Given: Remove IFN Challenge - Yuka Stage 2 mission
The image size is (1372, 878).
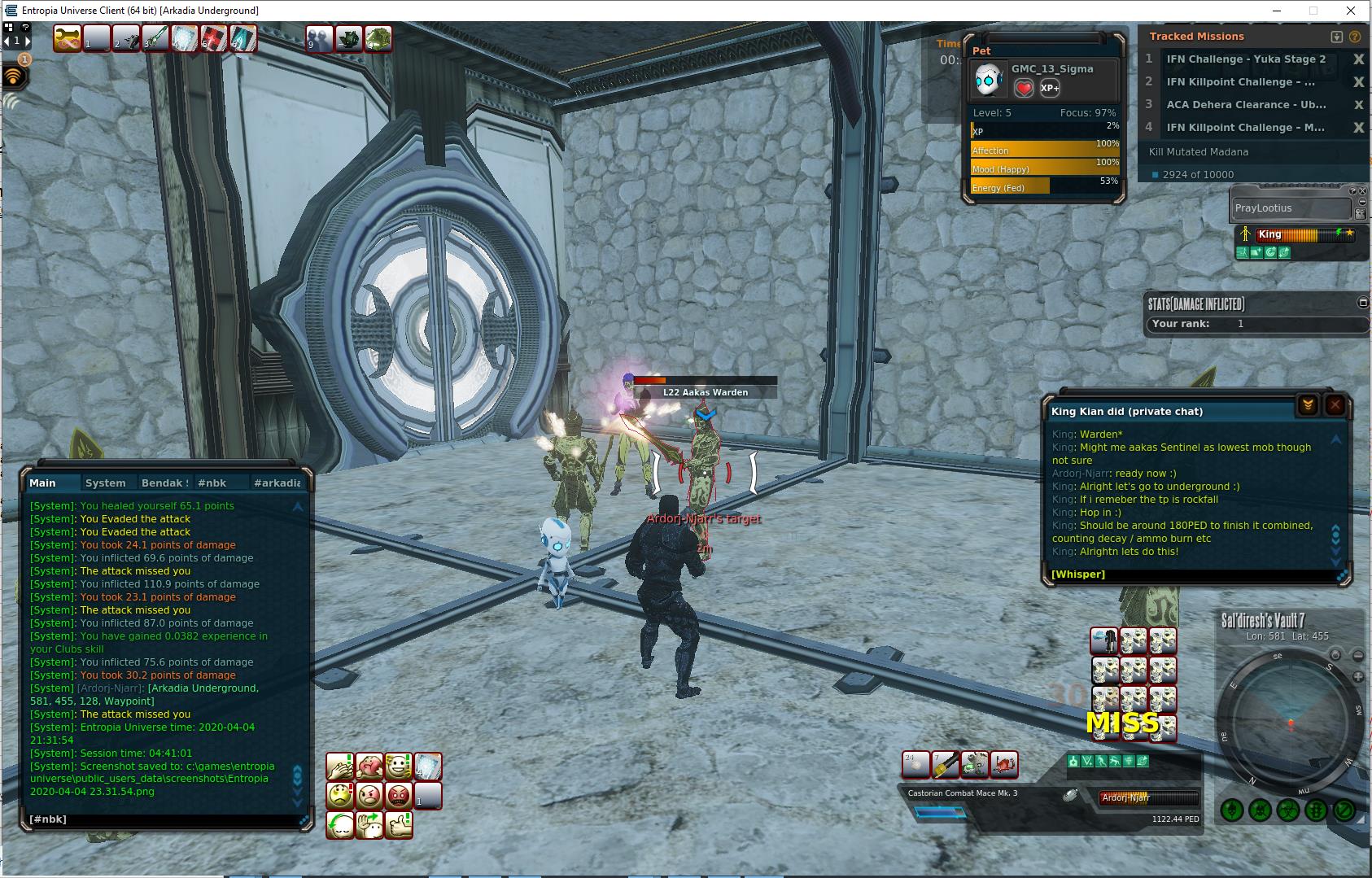Looking at the screenshot, I should [1358, 59].
